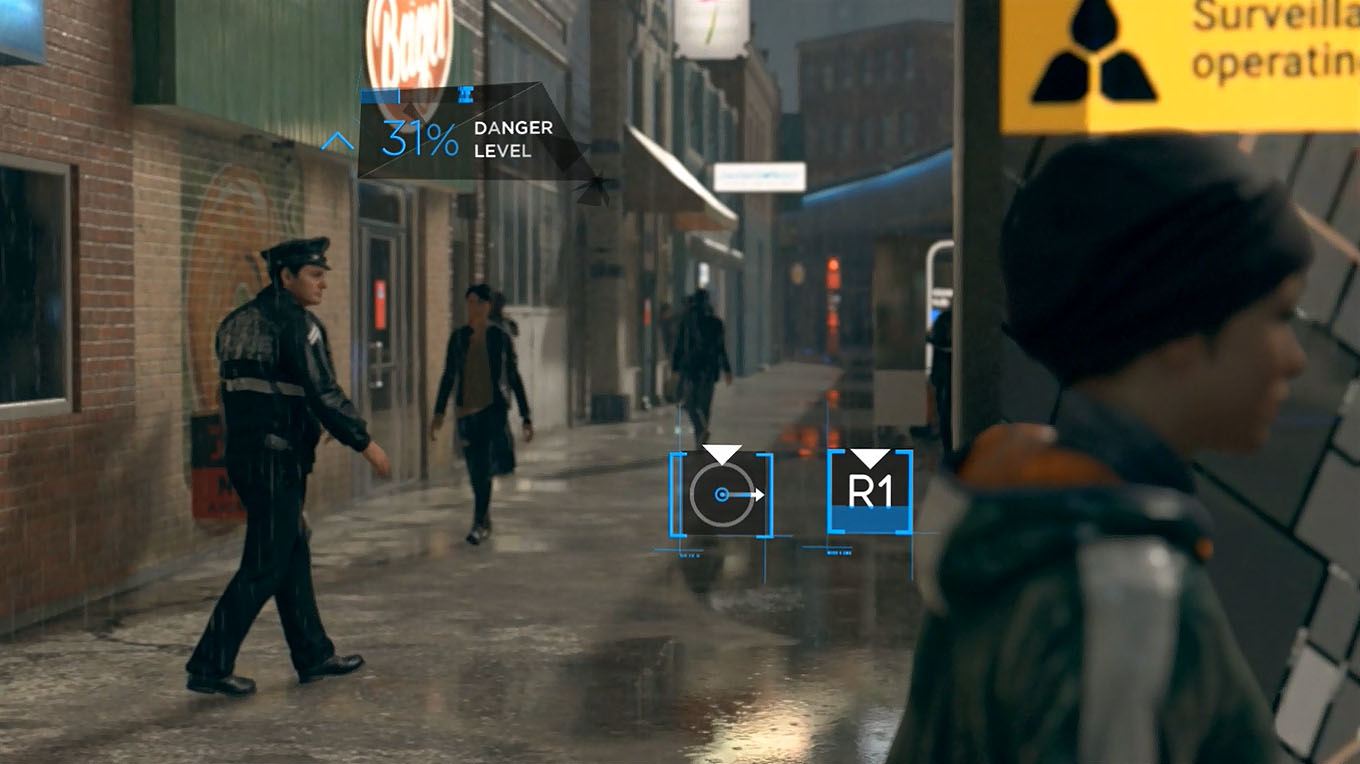Click the white triangle marker above the R1 prompt

point(869,455)
